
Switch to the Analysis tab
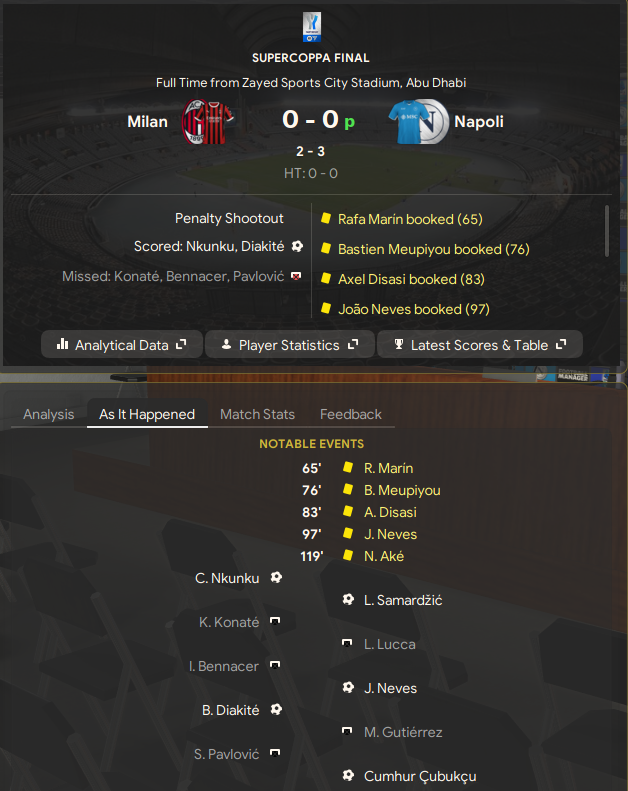point(49,414)
